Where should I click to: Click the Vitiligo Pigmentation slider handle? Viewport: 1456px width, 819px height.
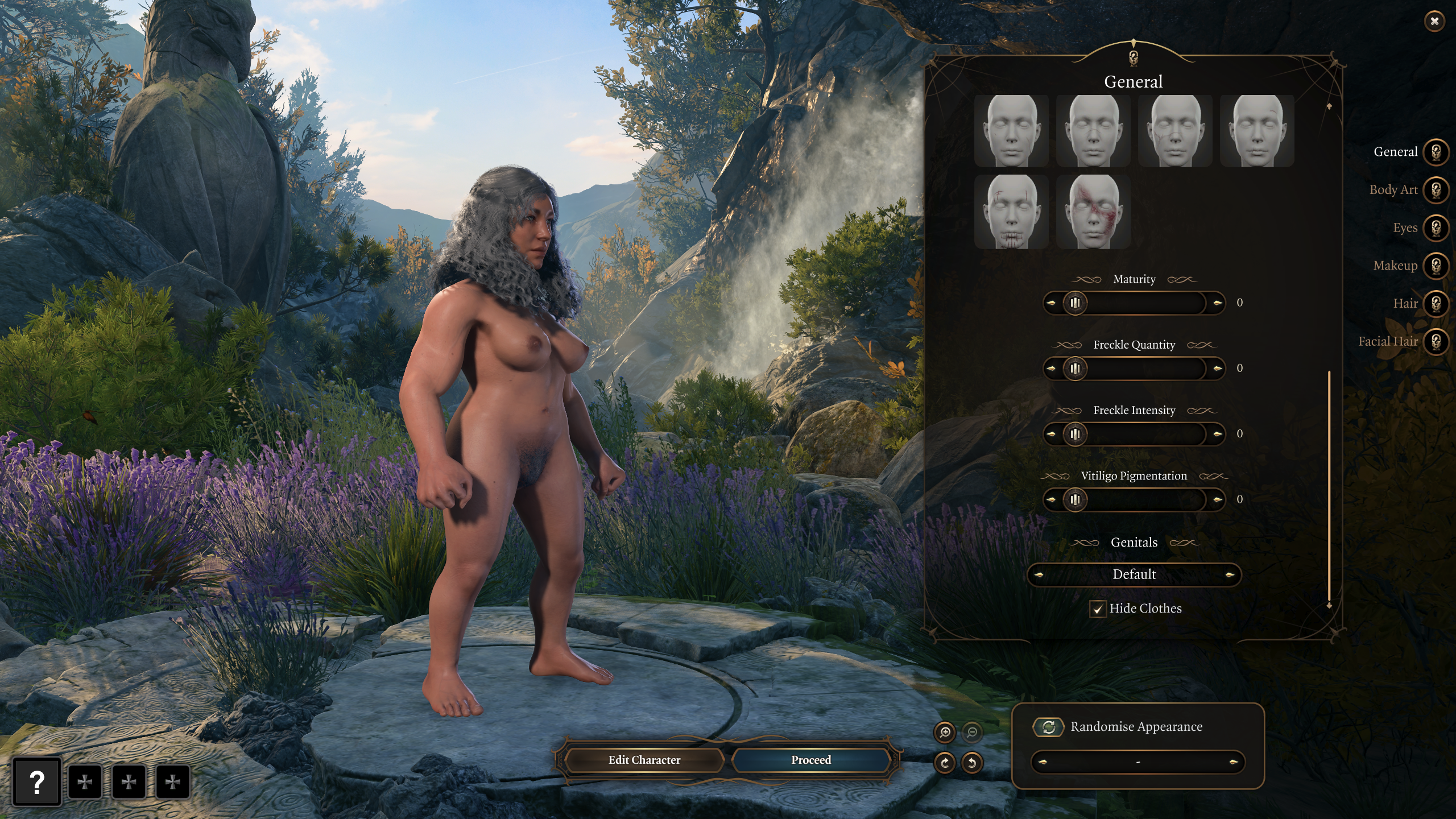(x=1075, y=500)
